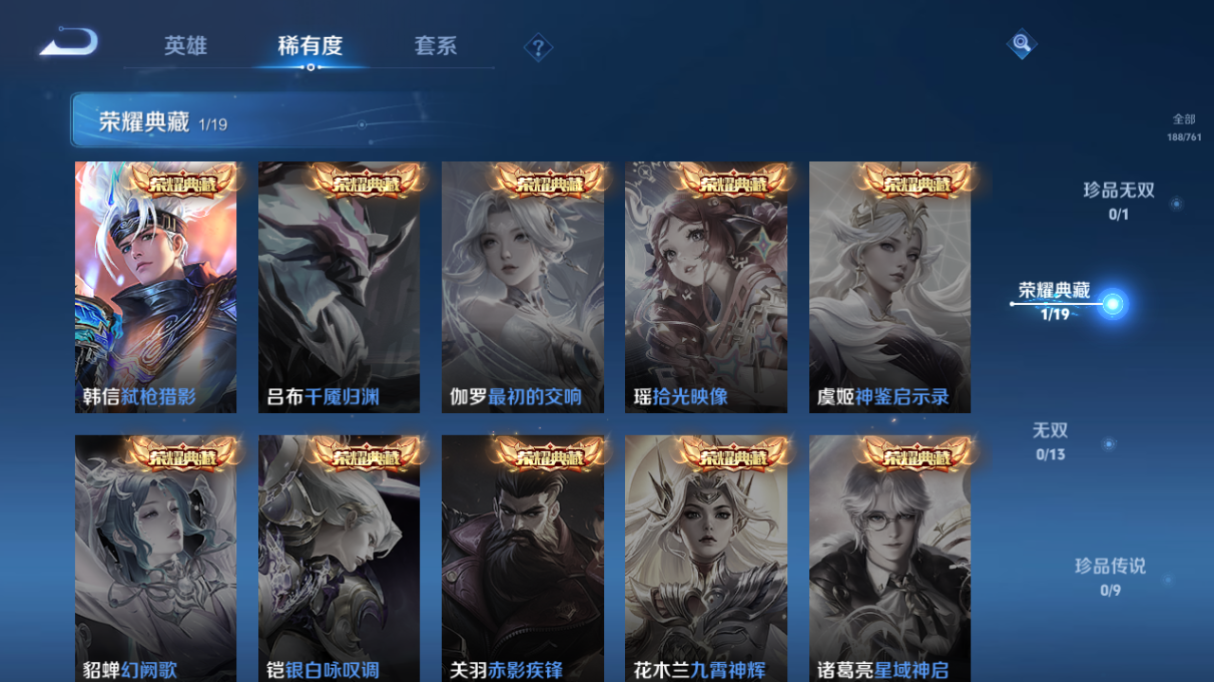The width and height of the screenshot is (1214, 682).
Task: Open the 铠 银白咏叹调 skin card
Action: (x=339, y=558)
